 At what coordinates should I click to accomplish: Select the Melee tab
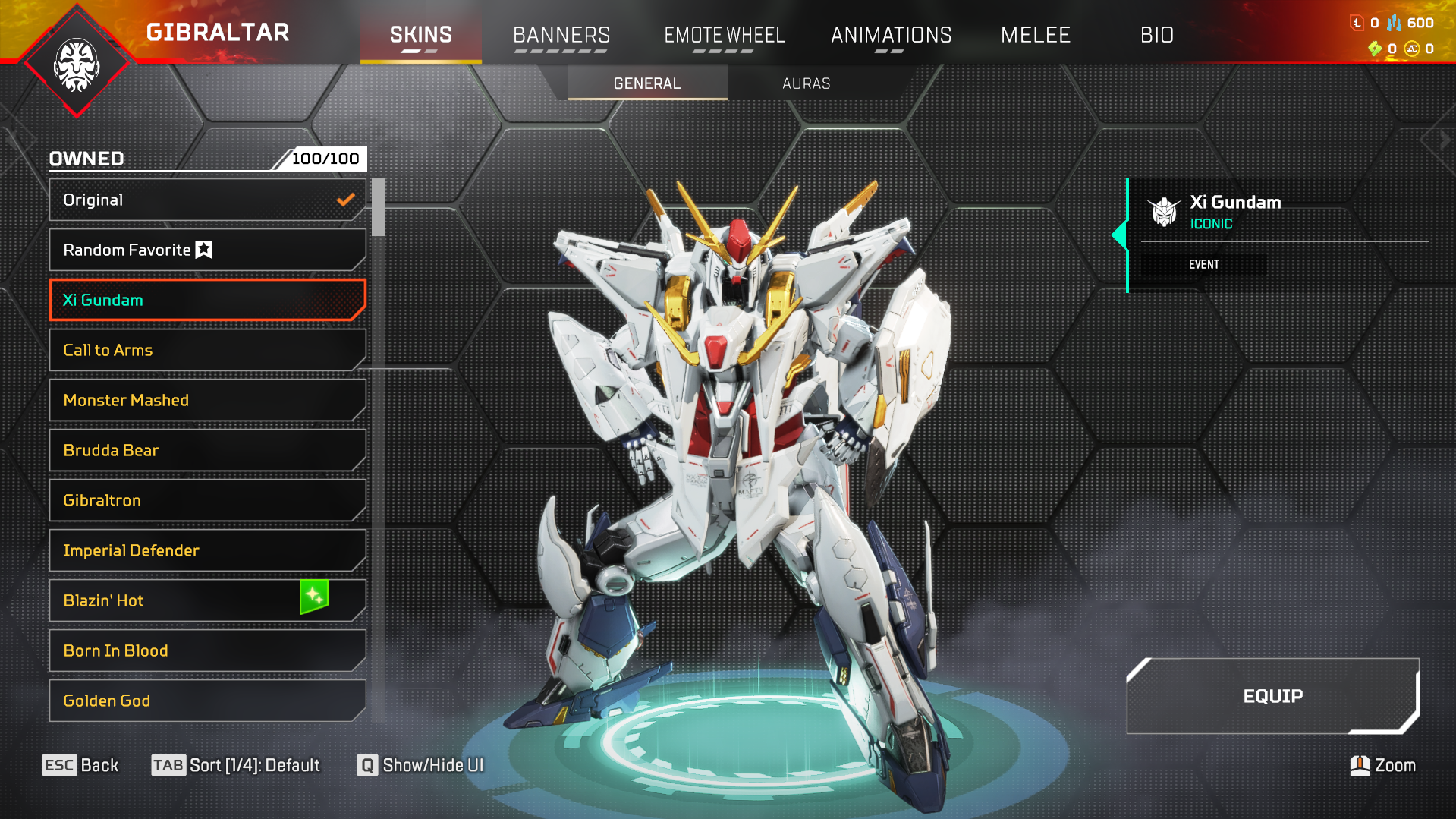coord(1035,35)
